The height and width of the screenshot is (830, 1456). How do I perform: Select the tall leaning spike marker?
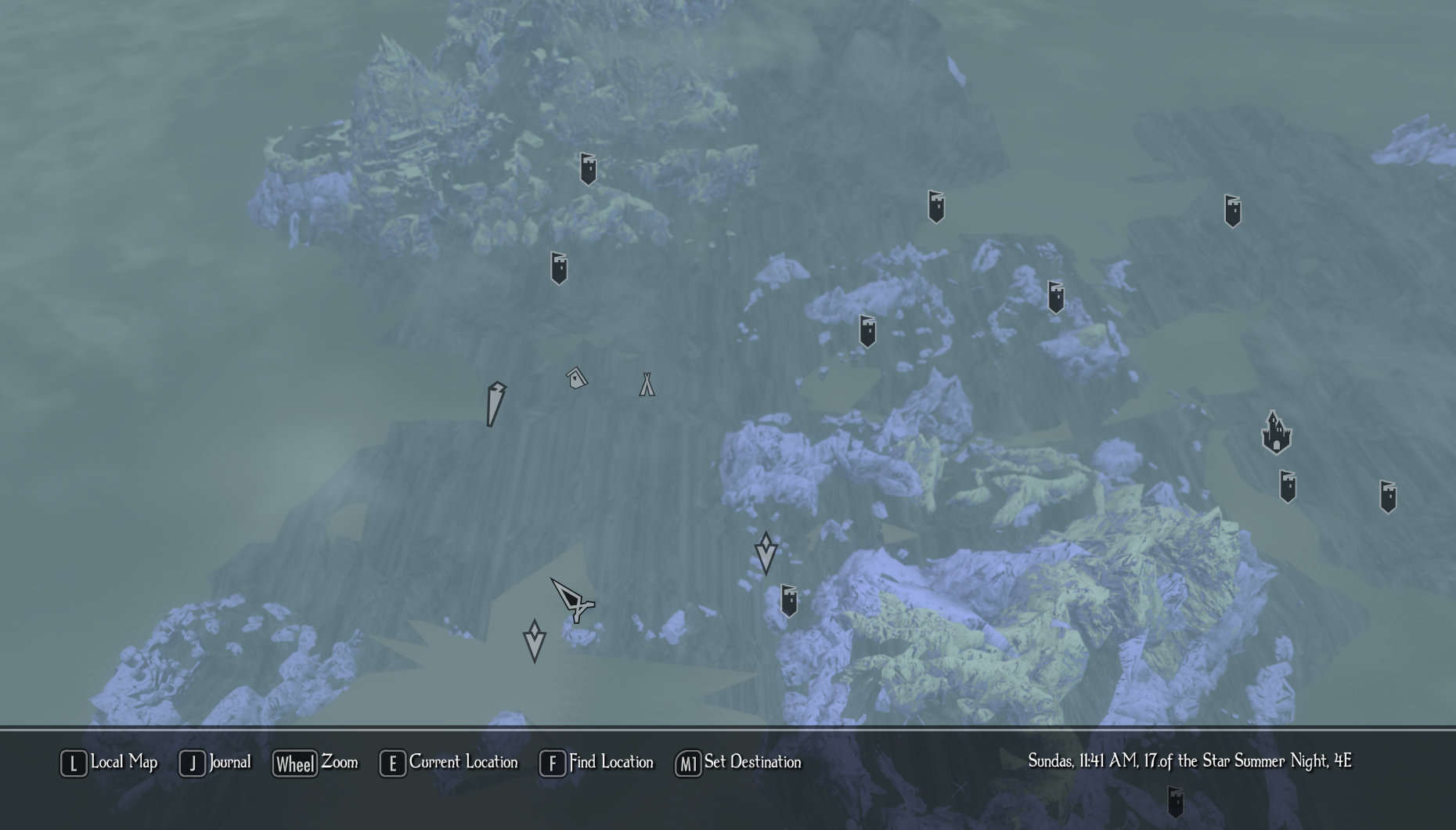(496, 404)
